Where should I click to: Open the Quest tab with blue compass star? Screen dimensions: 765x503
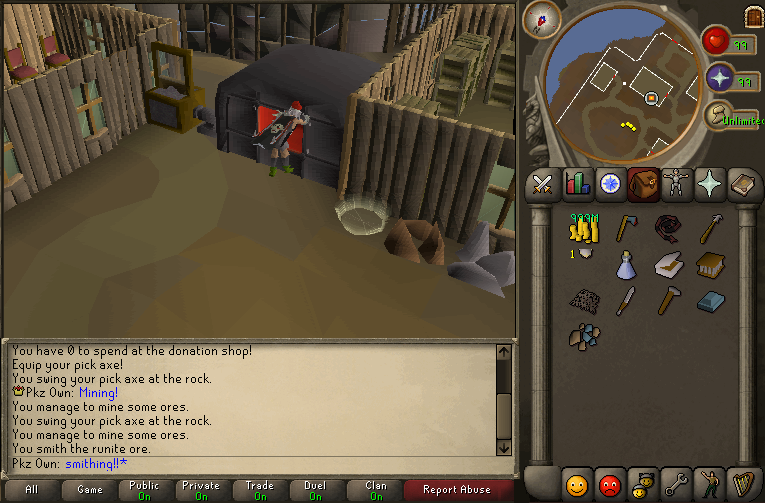coord(610,184)
